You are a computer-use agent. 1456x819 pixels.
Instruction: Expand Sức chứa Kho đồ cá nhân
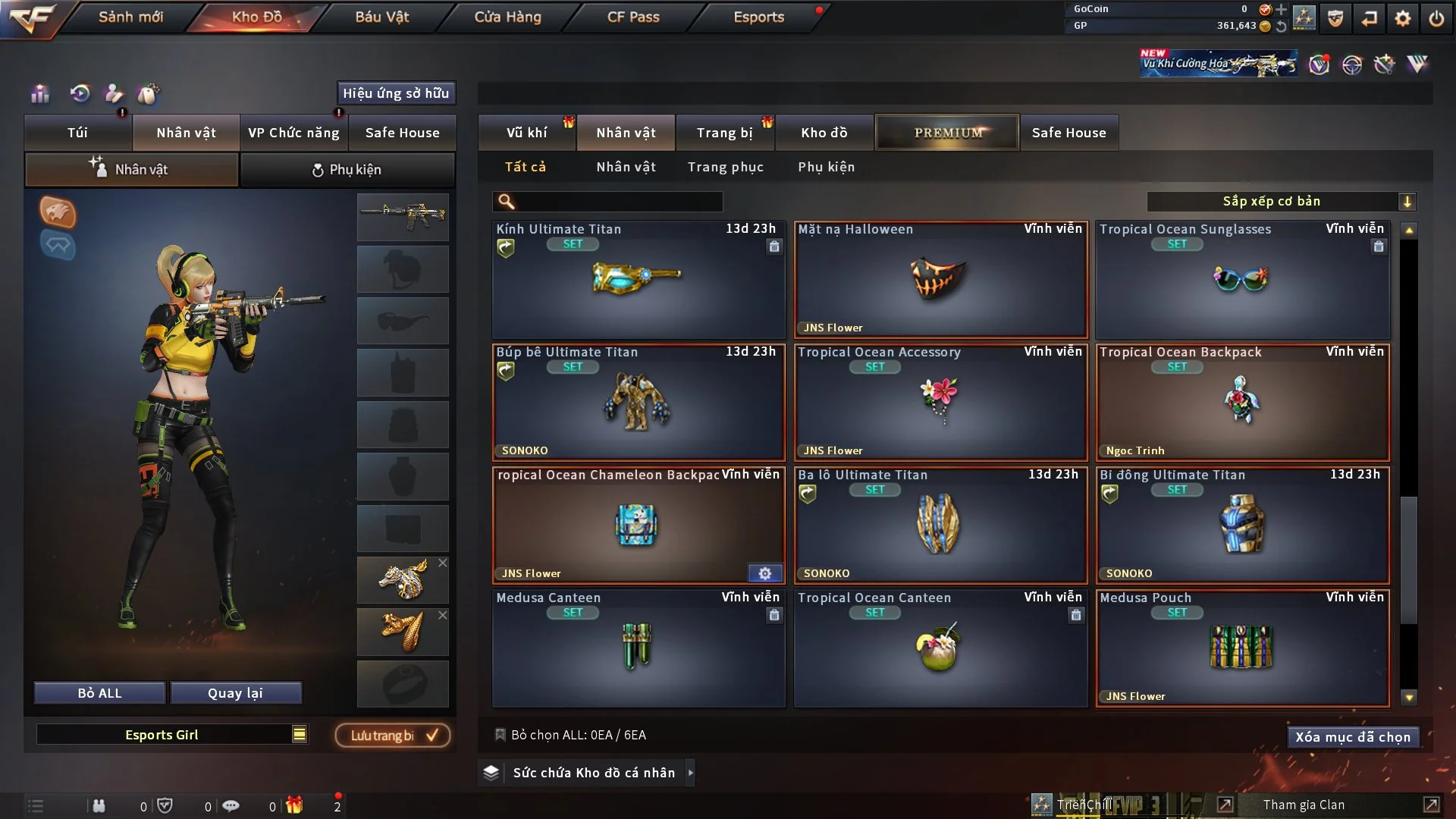(593, 773)
